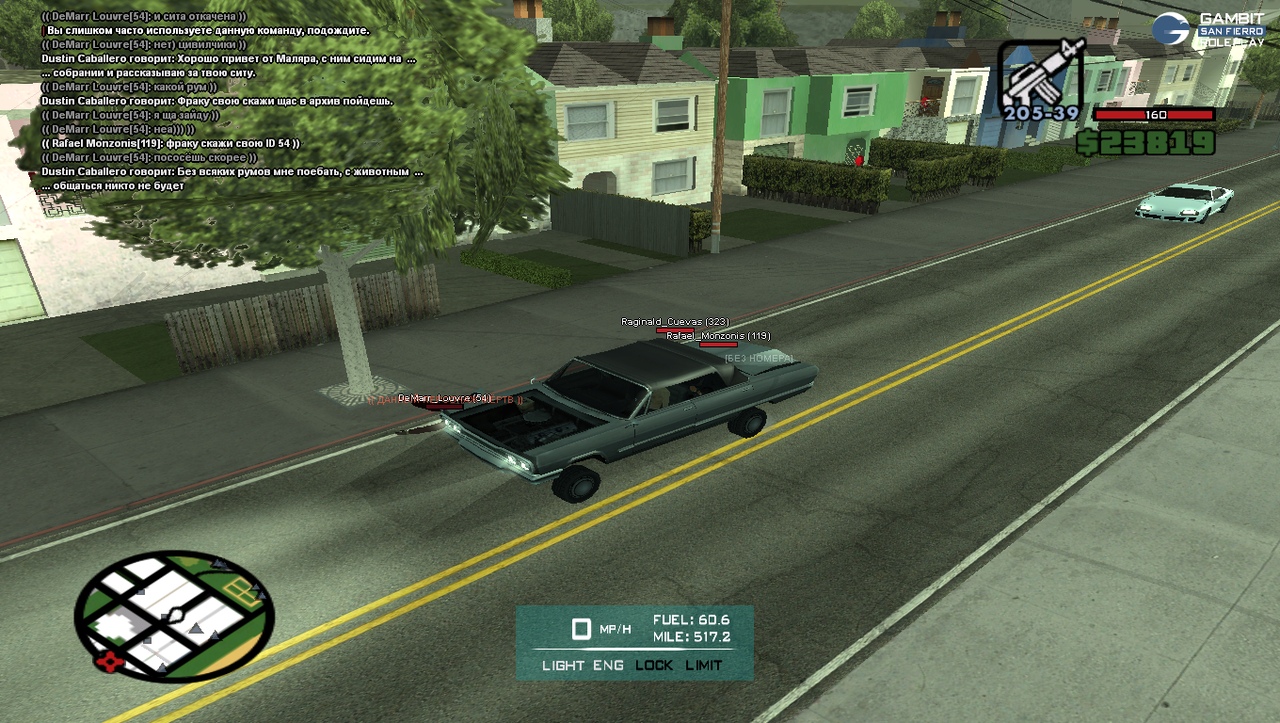Select the DeMarr_Louvre (54) player nametag
This screenshot has width=1280, height=723.
pos(445,398)
